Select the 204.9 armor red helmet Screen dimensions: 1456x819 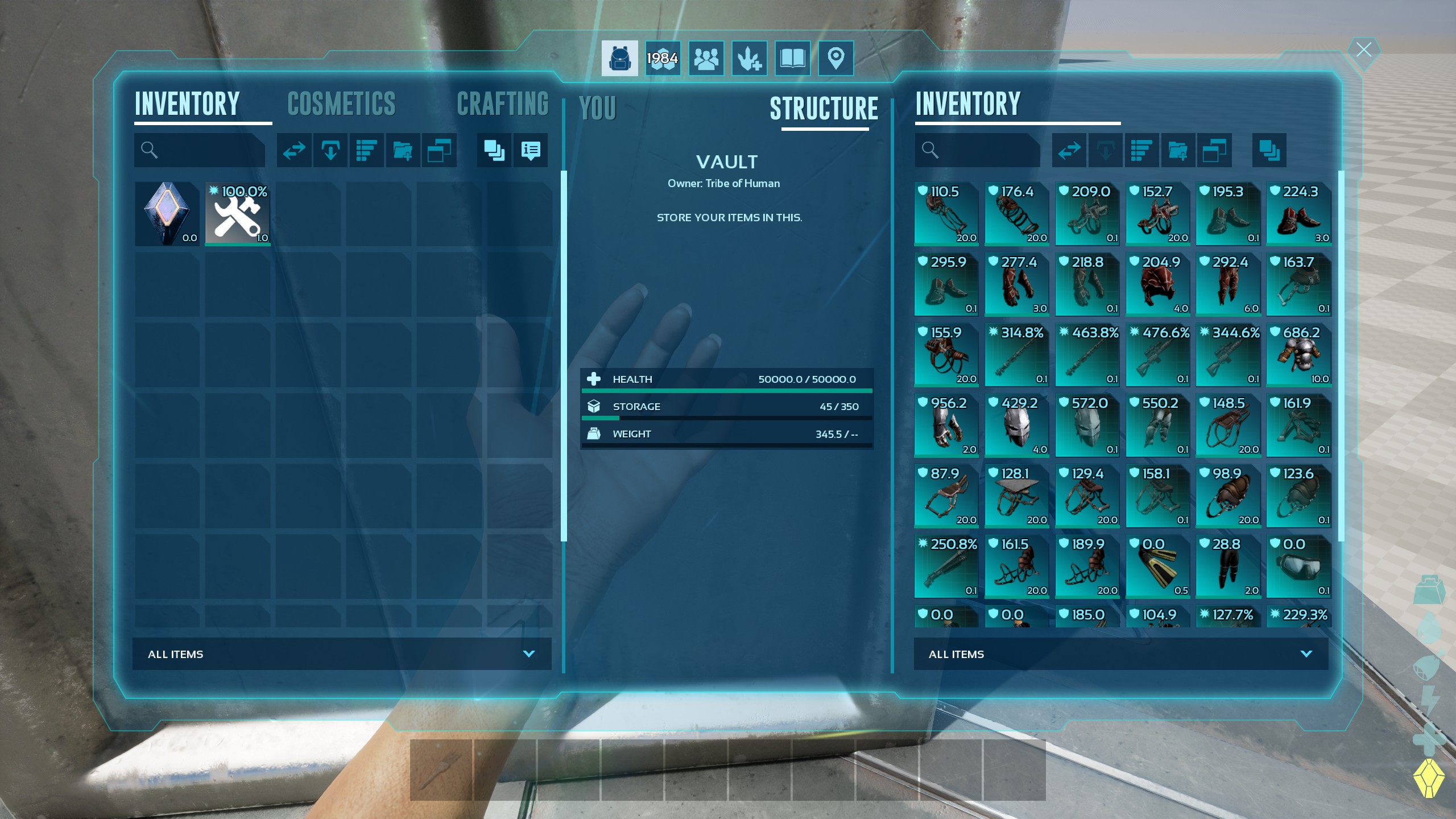point(1157,284)
